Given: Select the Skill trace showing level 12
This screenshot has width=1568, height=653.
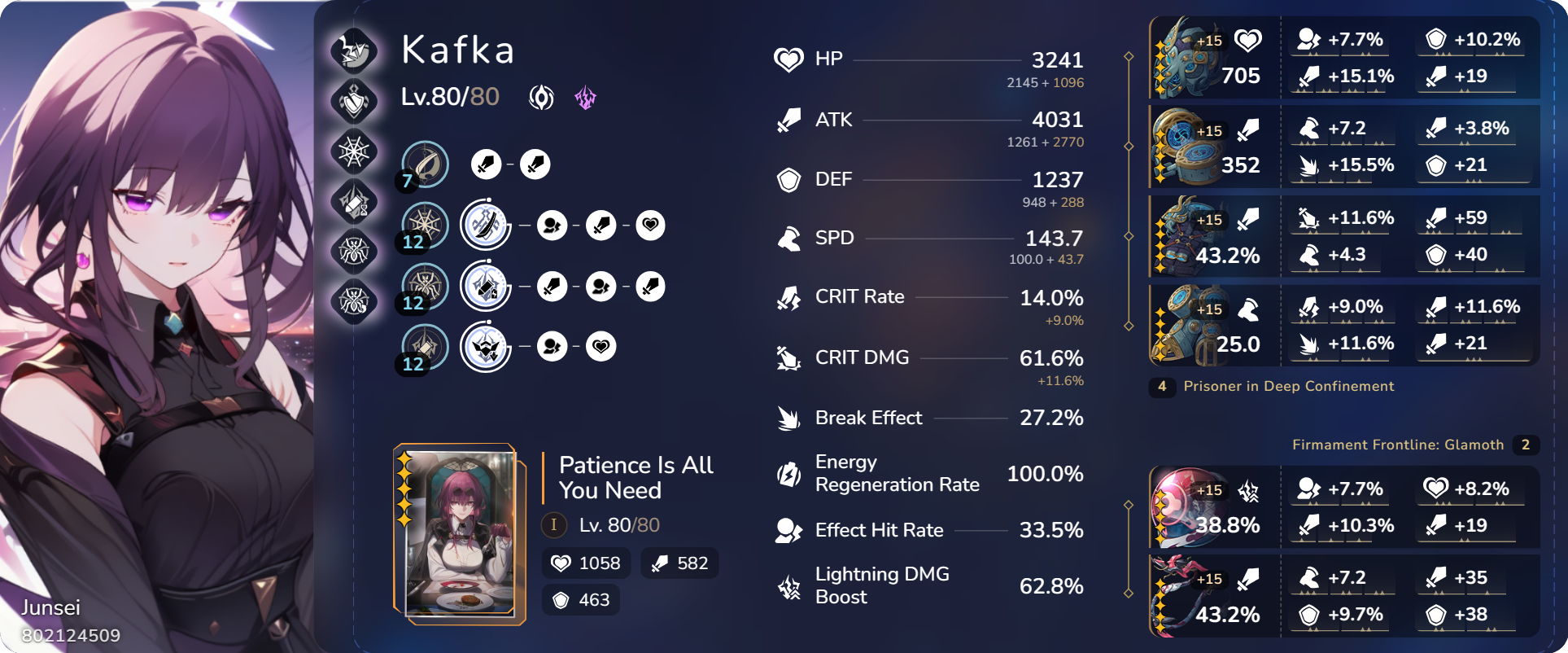Looking at the screenshot, I should tap(424, 225).
